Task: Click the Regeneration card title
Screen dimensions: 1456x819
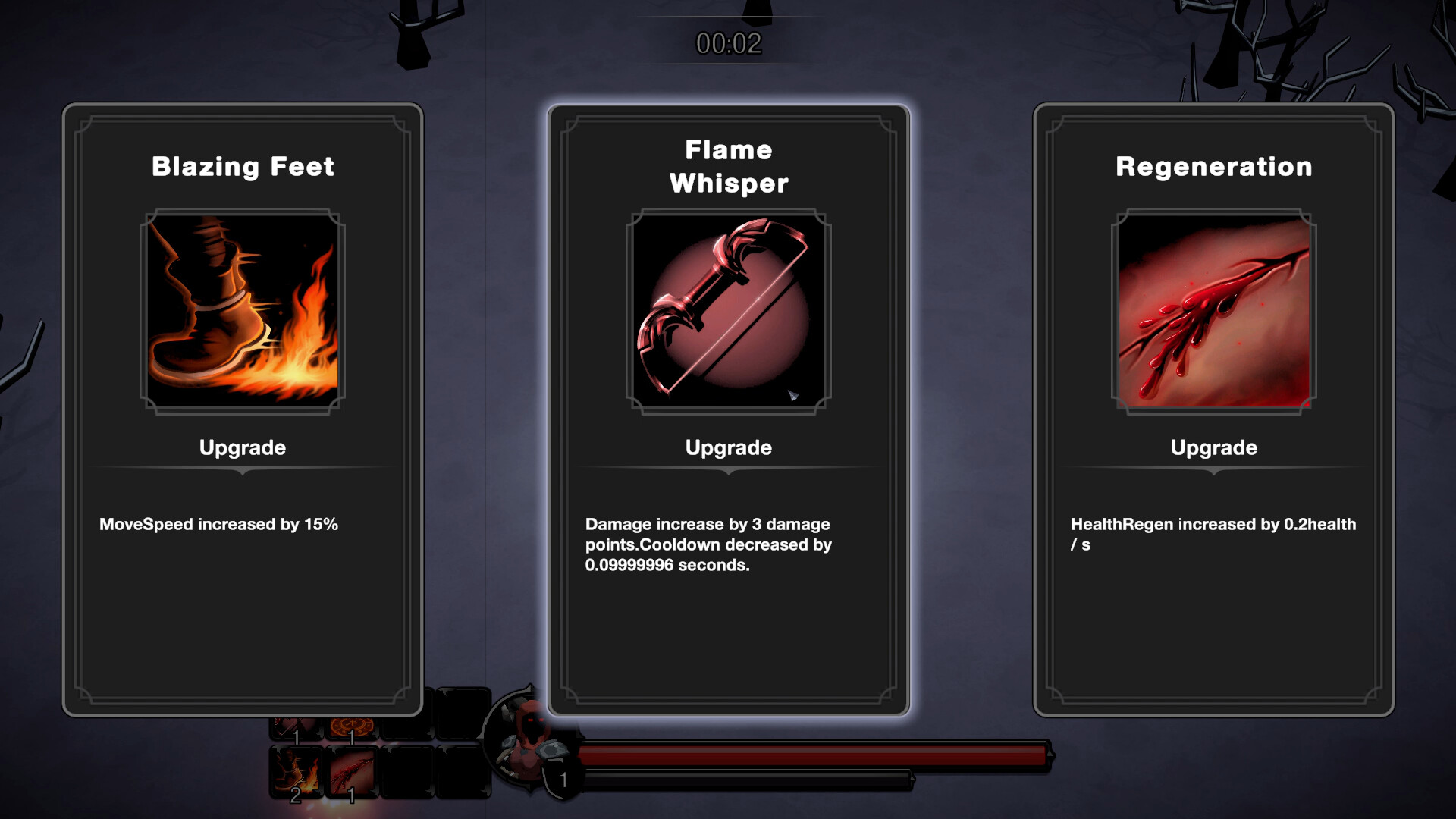Action: [1213, 166]
